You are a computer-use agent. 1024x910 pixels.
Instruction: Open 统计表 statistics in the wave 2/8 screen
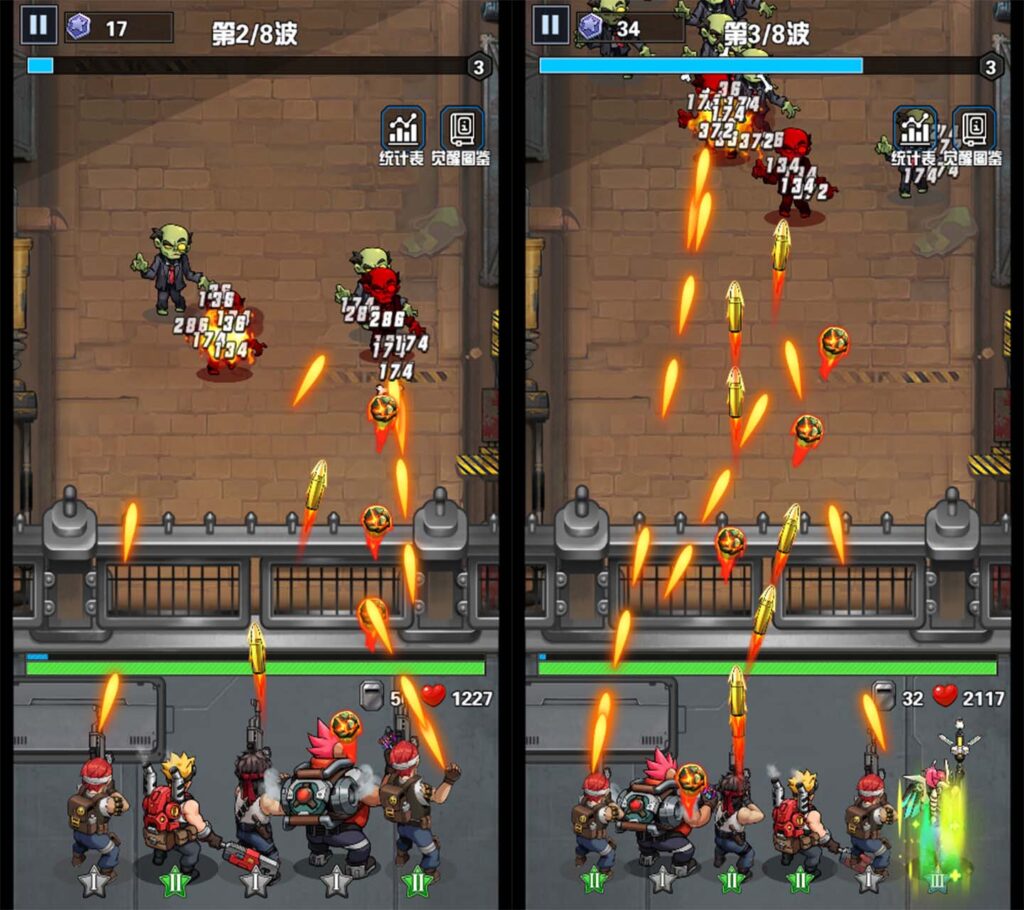tap(404, 130)
